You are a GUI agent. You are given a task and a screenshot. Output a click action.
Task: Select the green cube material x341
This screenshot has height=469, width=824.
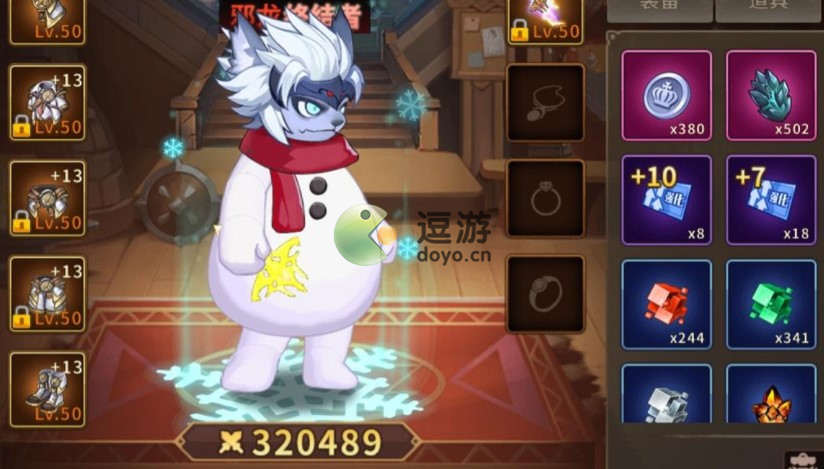(770, 304)
